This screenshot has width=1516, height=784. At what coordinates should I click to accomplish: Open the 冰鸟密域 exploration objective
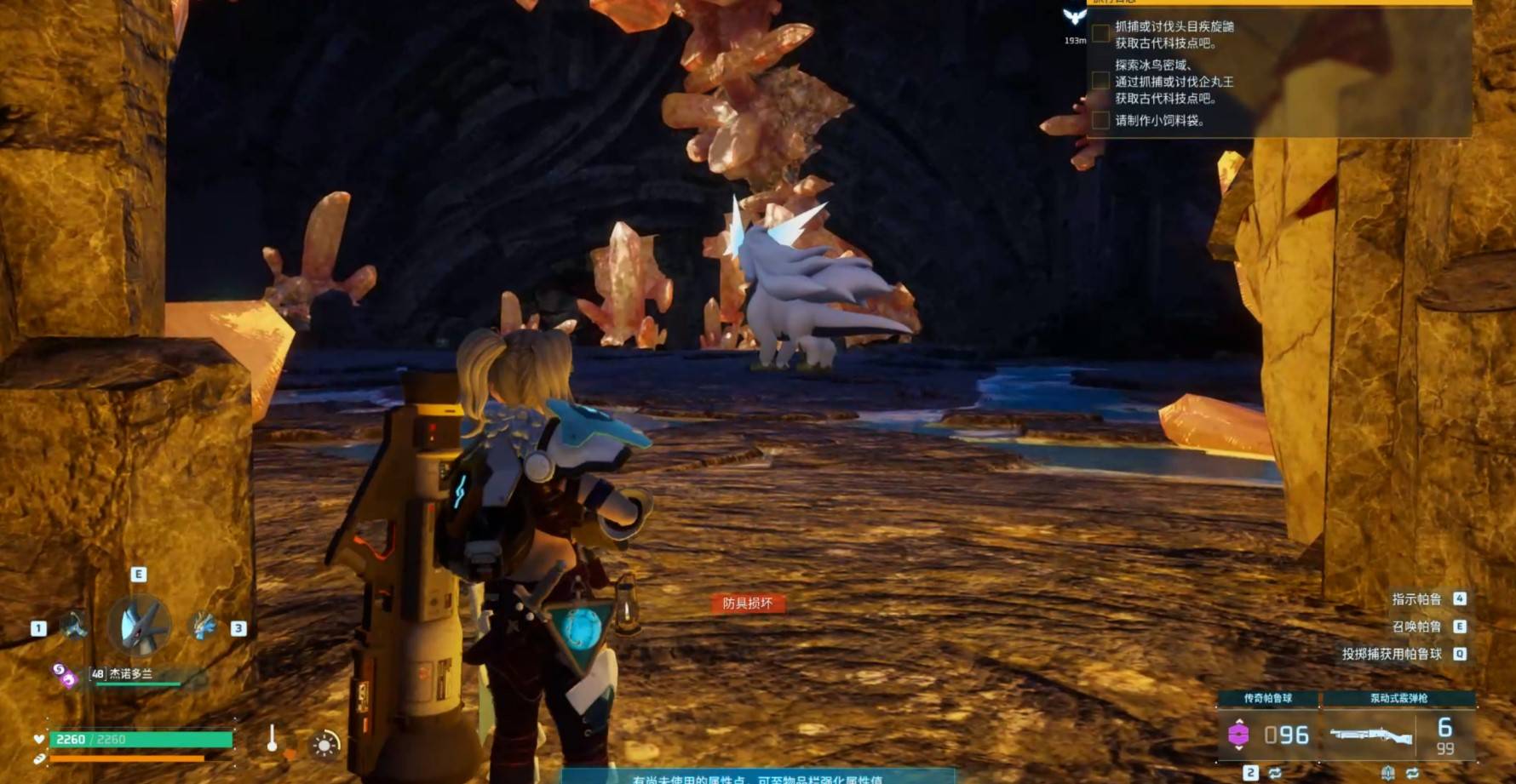pos(1174,82)
